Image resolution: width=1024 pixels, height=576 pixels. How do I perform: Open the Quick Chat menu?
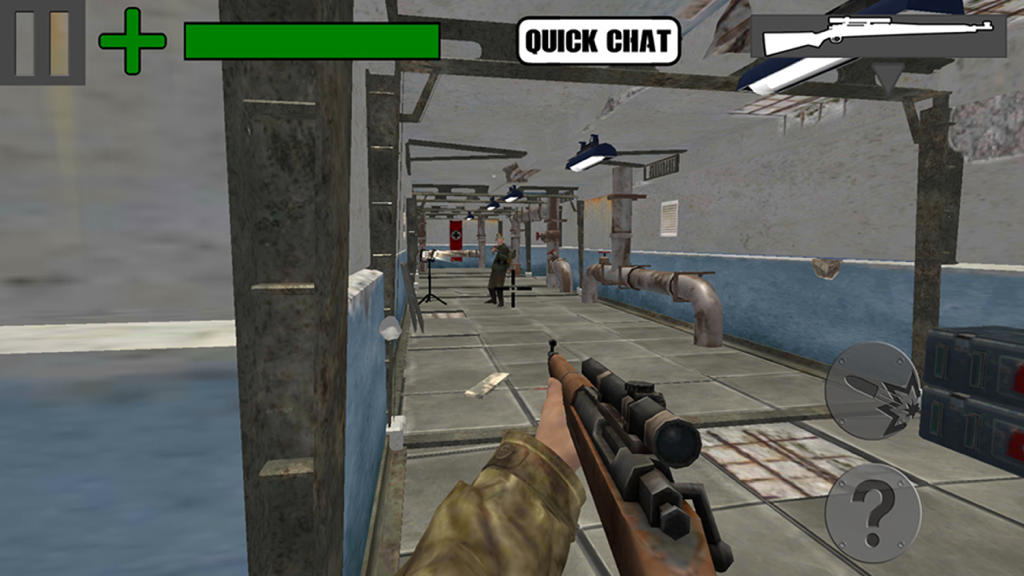click(598, 41)
